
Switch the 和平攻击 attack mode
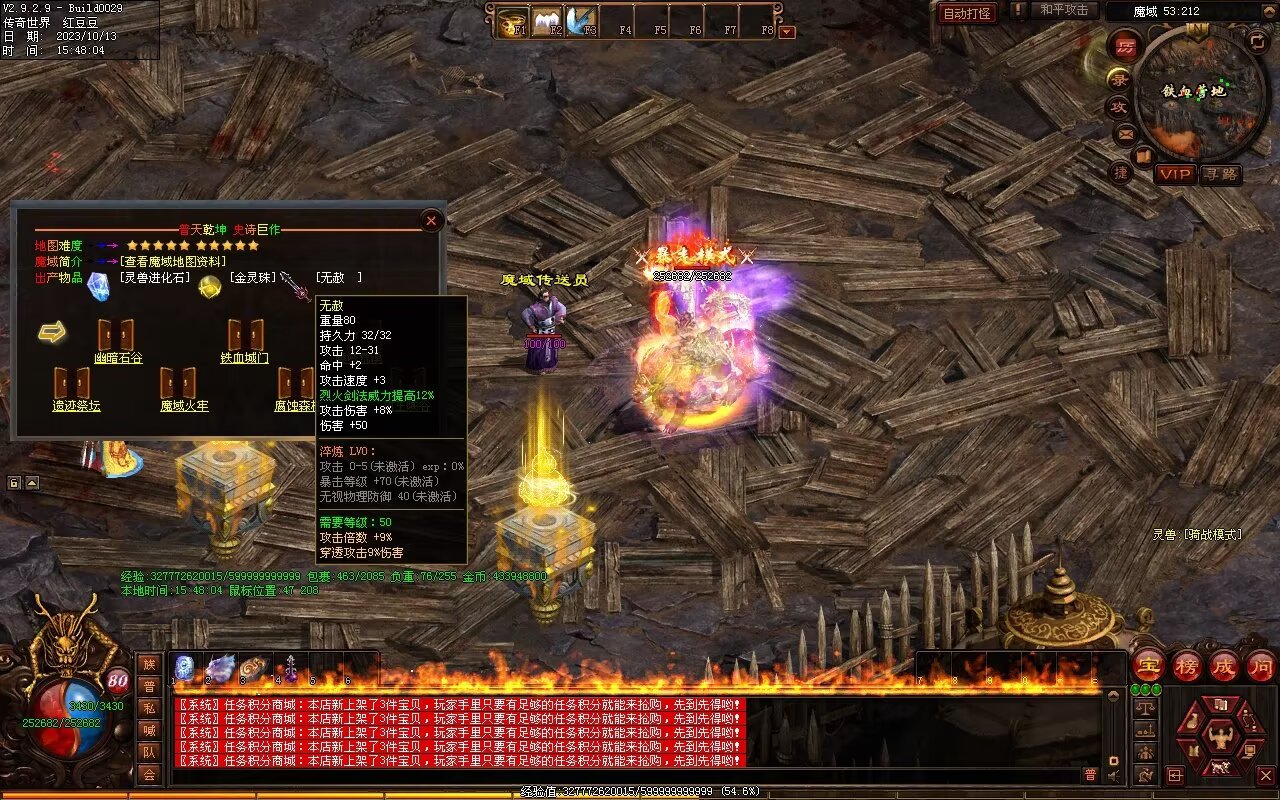click(x=1063, y=10)
